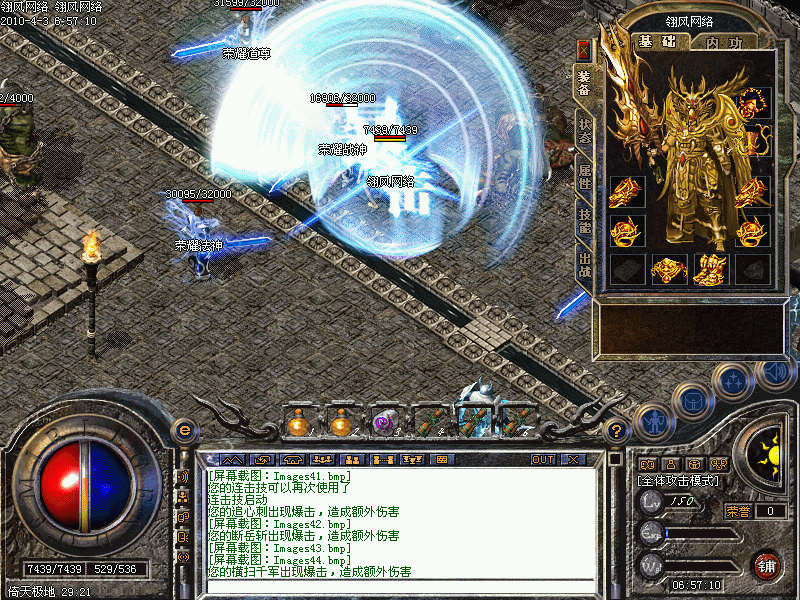Open the question mark help button
This screenshot has height=600, width=800.
click(618, 430)
